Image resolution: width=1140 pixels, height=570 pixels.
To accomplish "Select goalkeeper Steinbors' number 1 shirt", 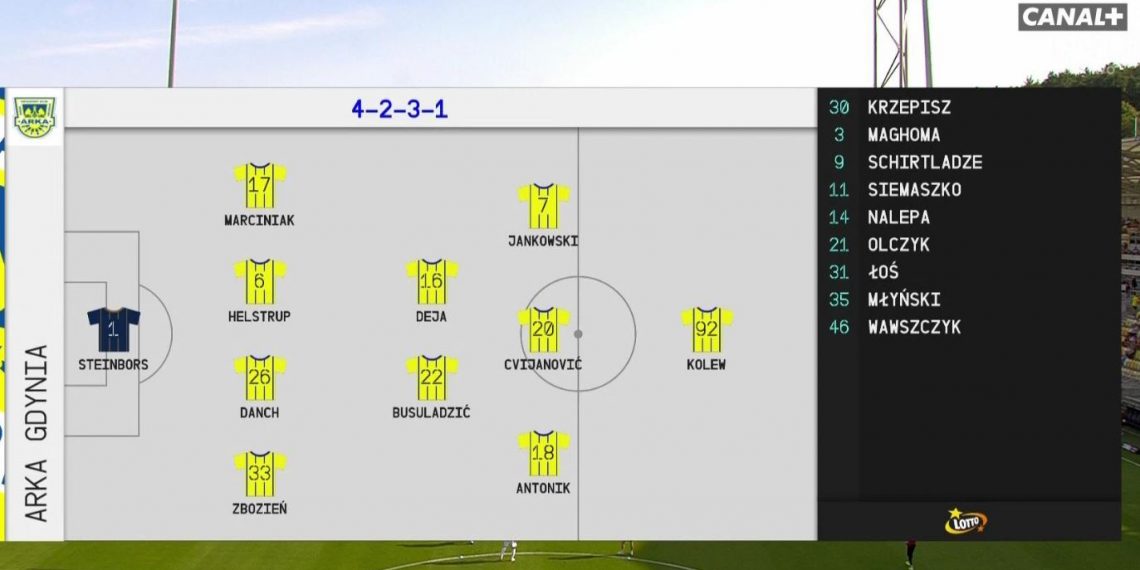I will tap(113, 330).
